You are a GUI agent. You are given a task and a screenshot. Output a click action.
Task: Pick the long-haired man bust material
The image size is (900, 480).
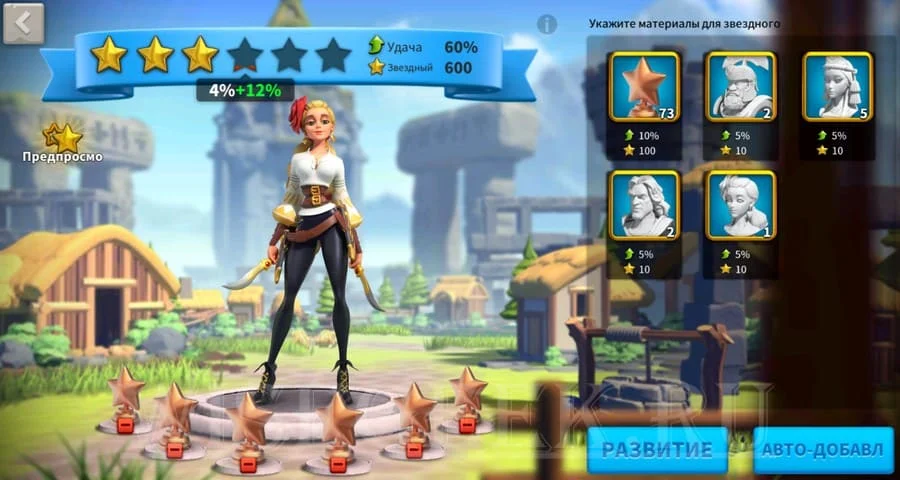point(645,205)
